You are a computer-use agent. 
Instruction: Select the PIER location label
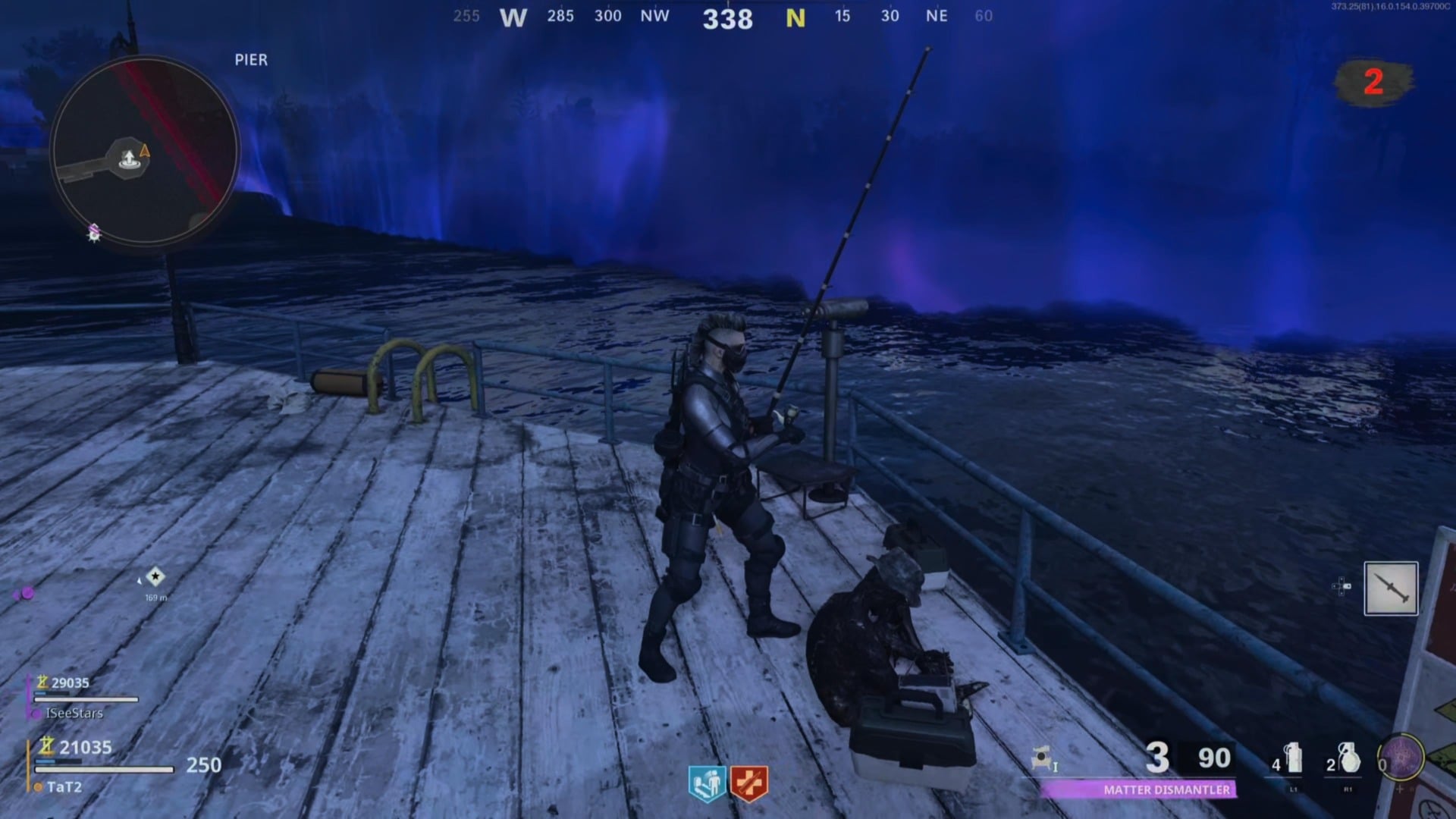(249, 59)
